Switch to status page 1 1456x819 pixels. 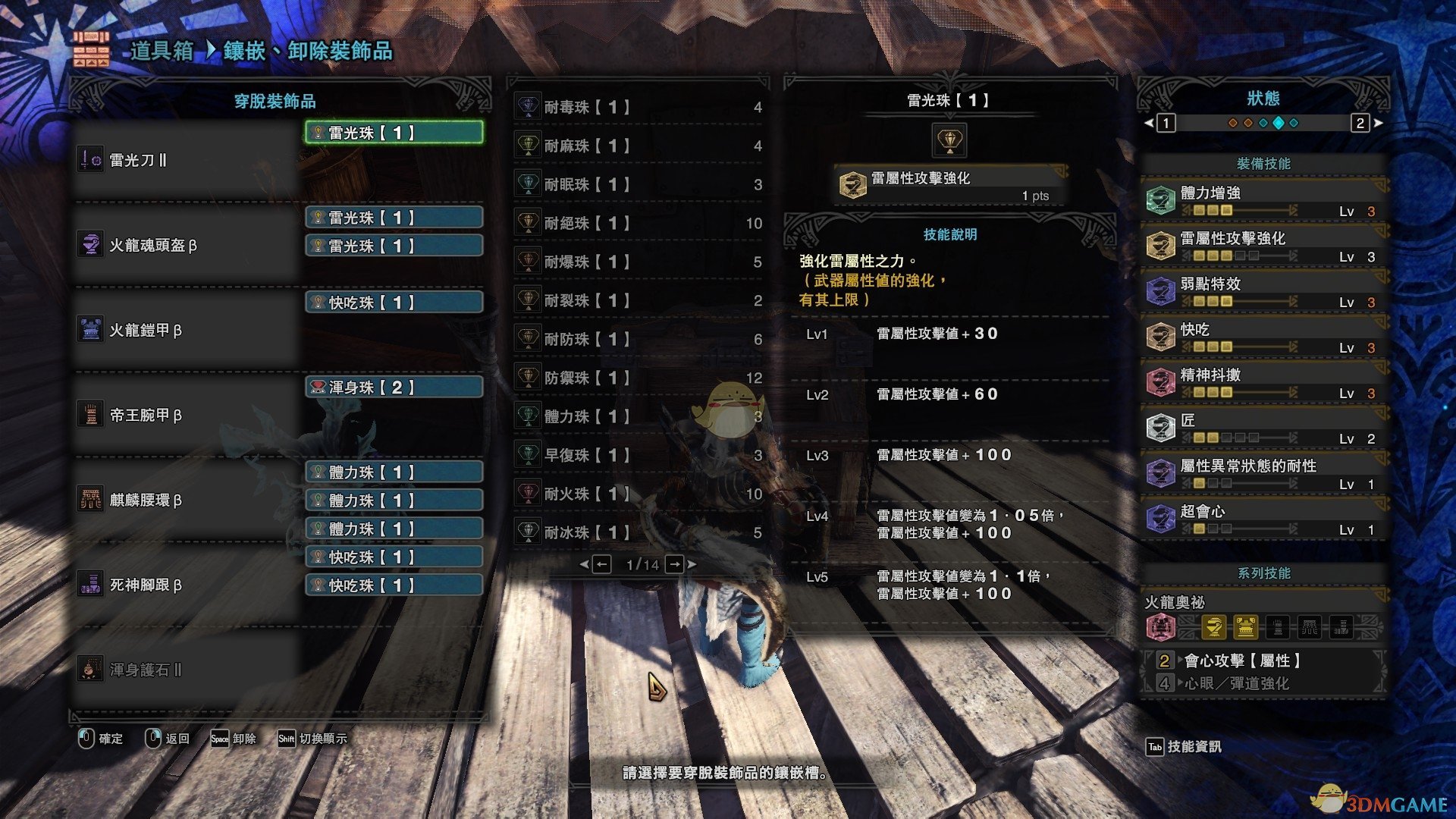coord(1166,123)
